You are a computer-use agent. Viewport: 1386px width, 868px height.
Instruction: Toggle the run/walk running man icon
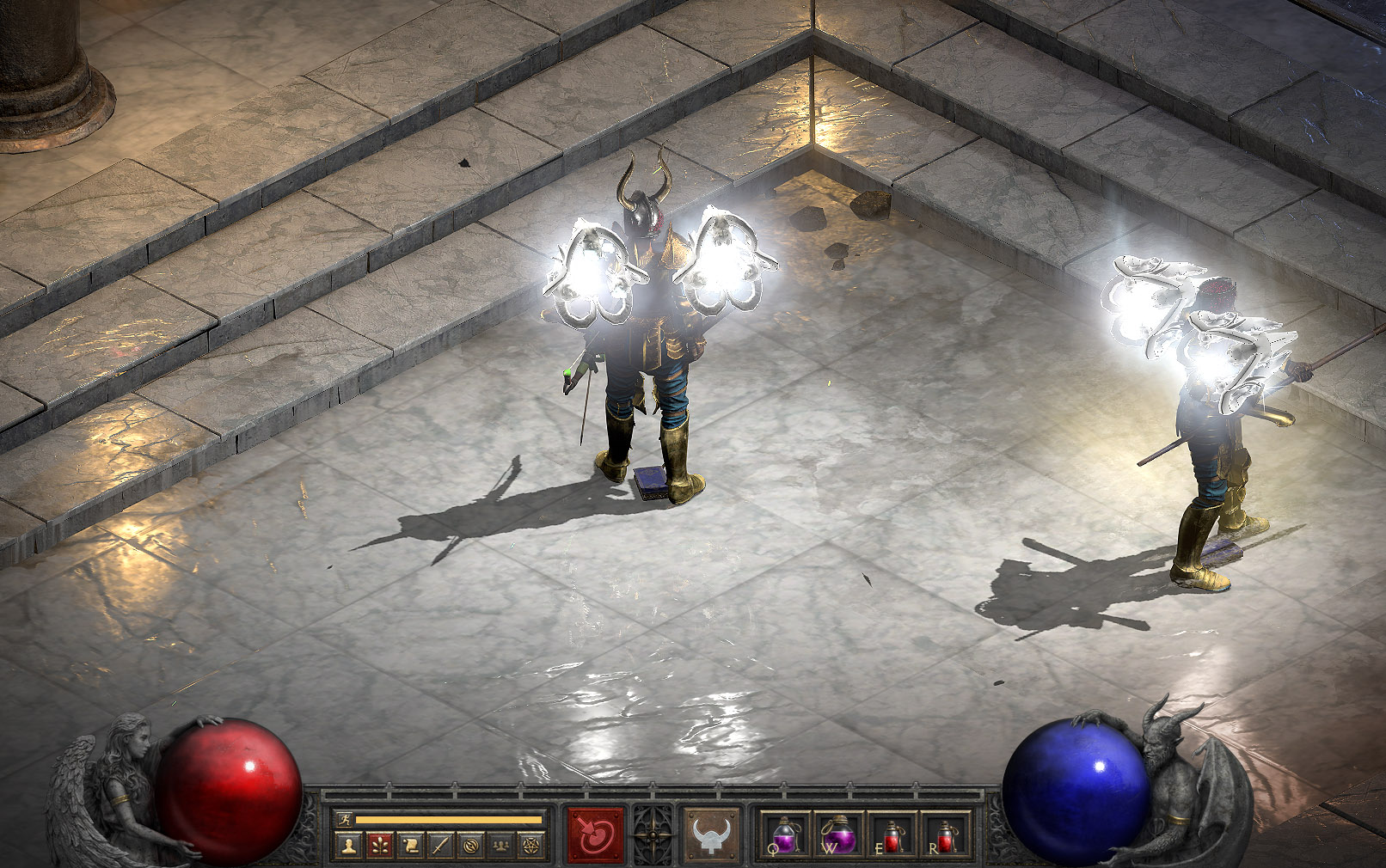click(346, 820)
